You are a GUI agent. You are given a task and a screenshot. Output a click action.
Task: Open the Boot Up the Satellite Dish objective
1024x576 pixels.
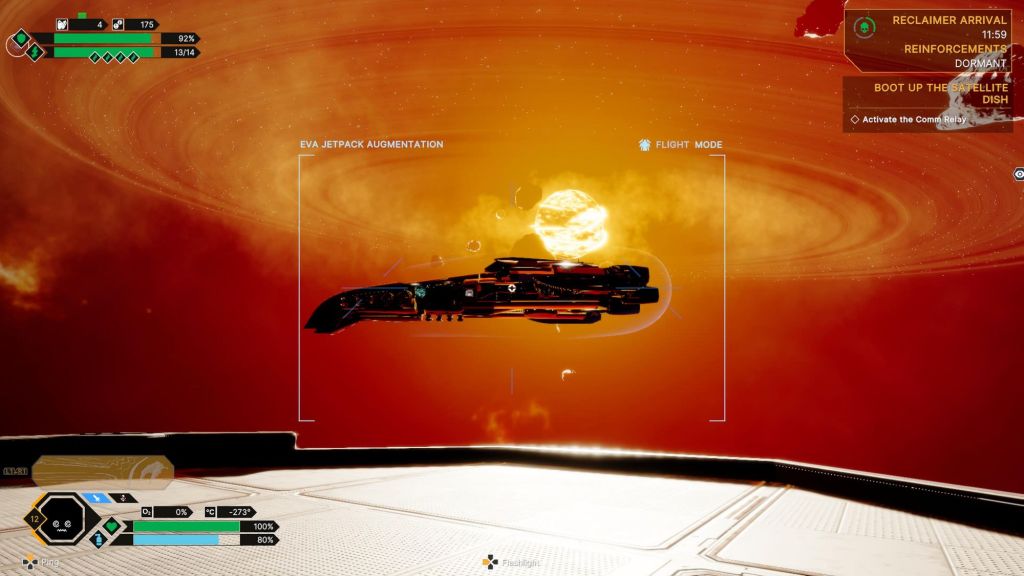[940, 94]
